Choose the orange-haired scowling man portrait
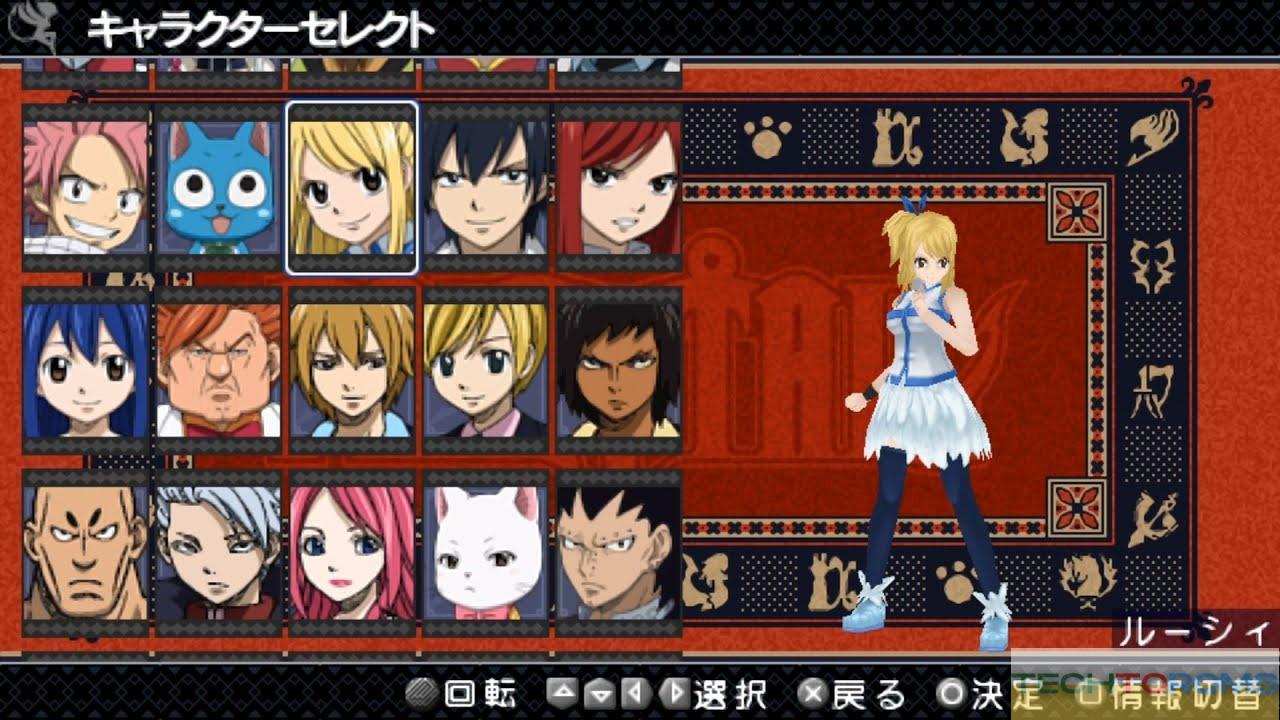Screen dimensions: 1280x720 pyautogui.click(x=218, y=371)
